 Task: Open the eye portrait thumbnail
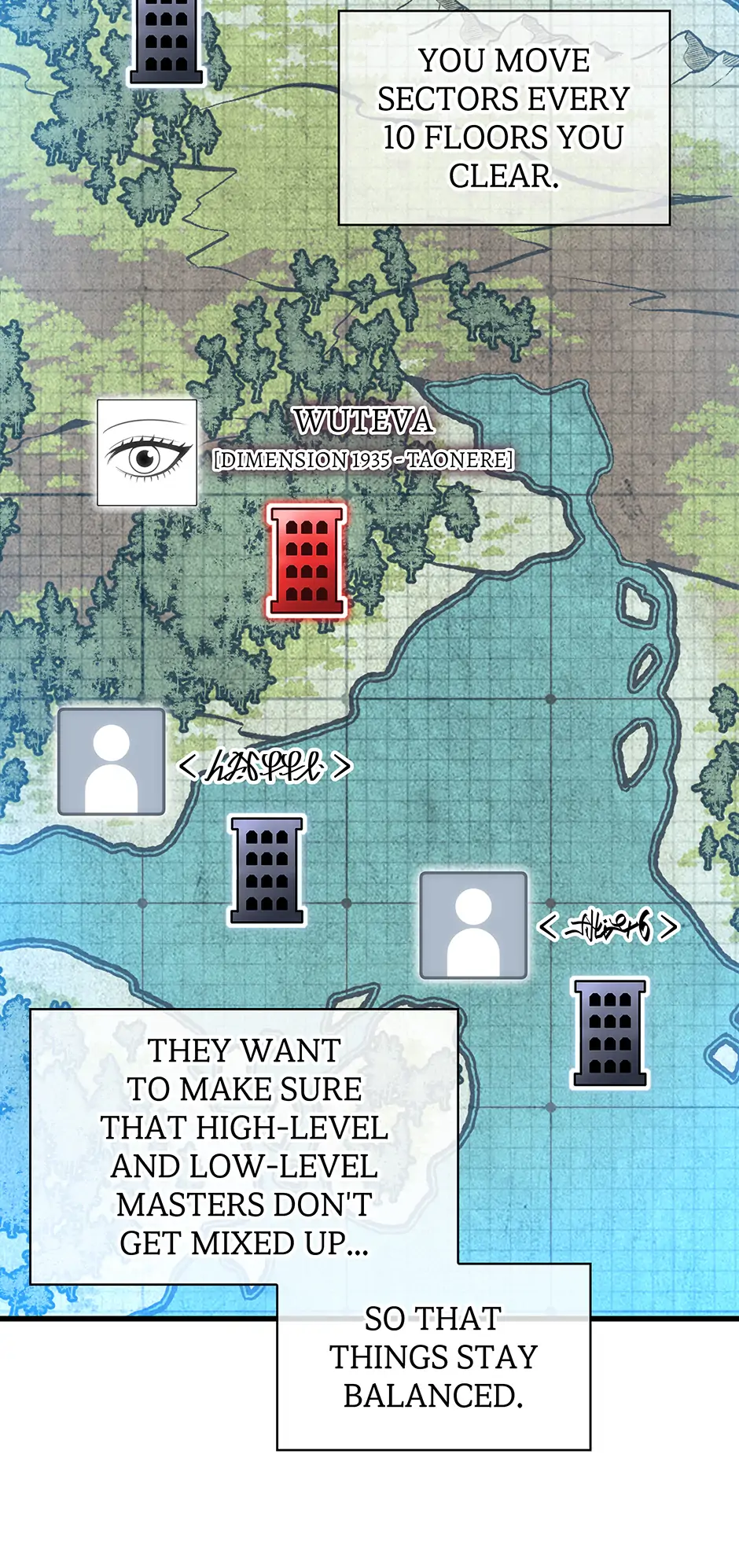147,452
